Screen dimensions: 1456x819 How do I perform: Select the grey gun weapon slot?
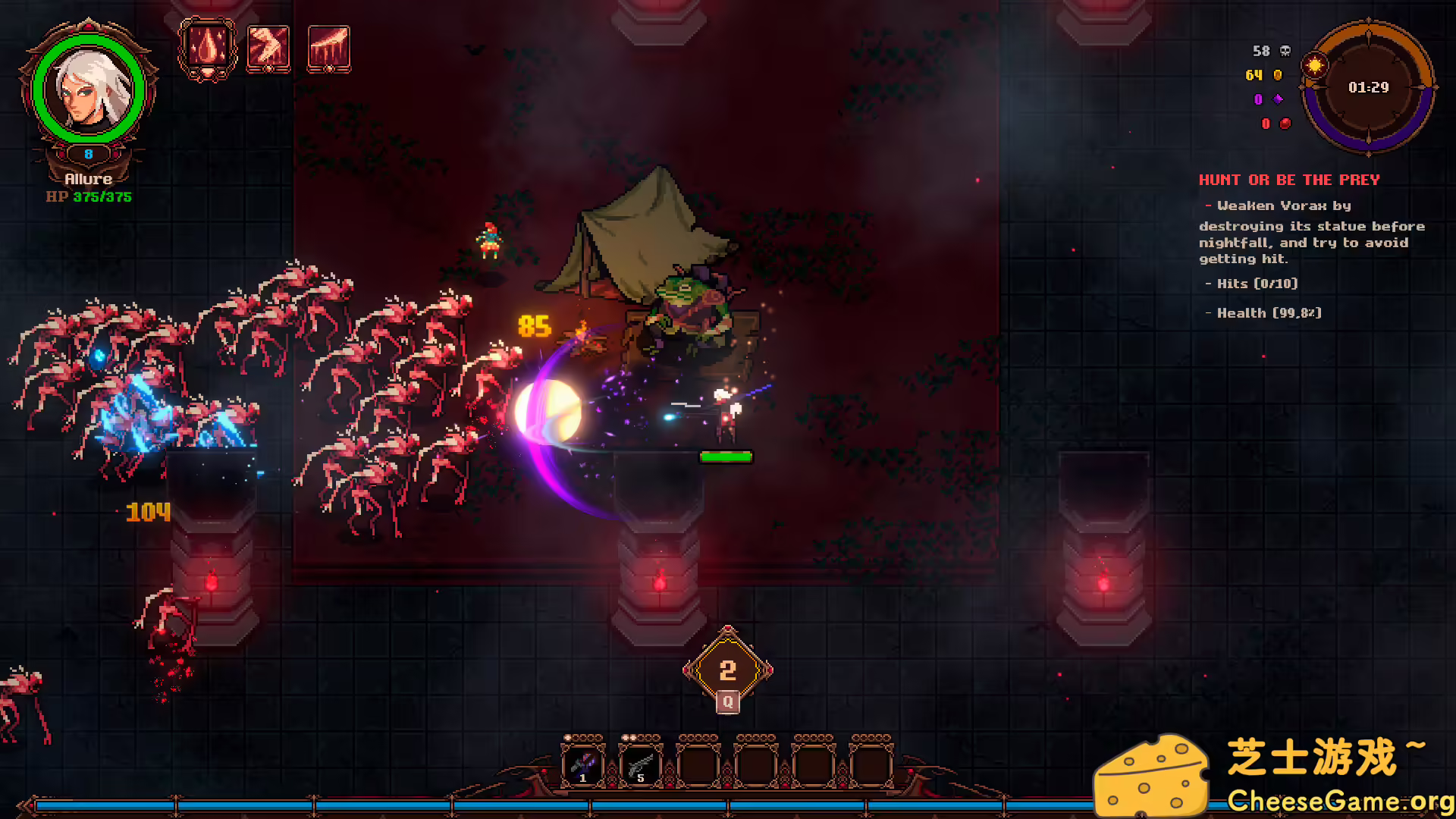(640, 764)
